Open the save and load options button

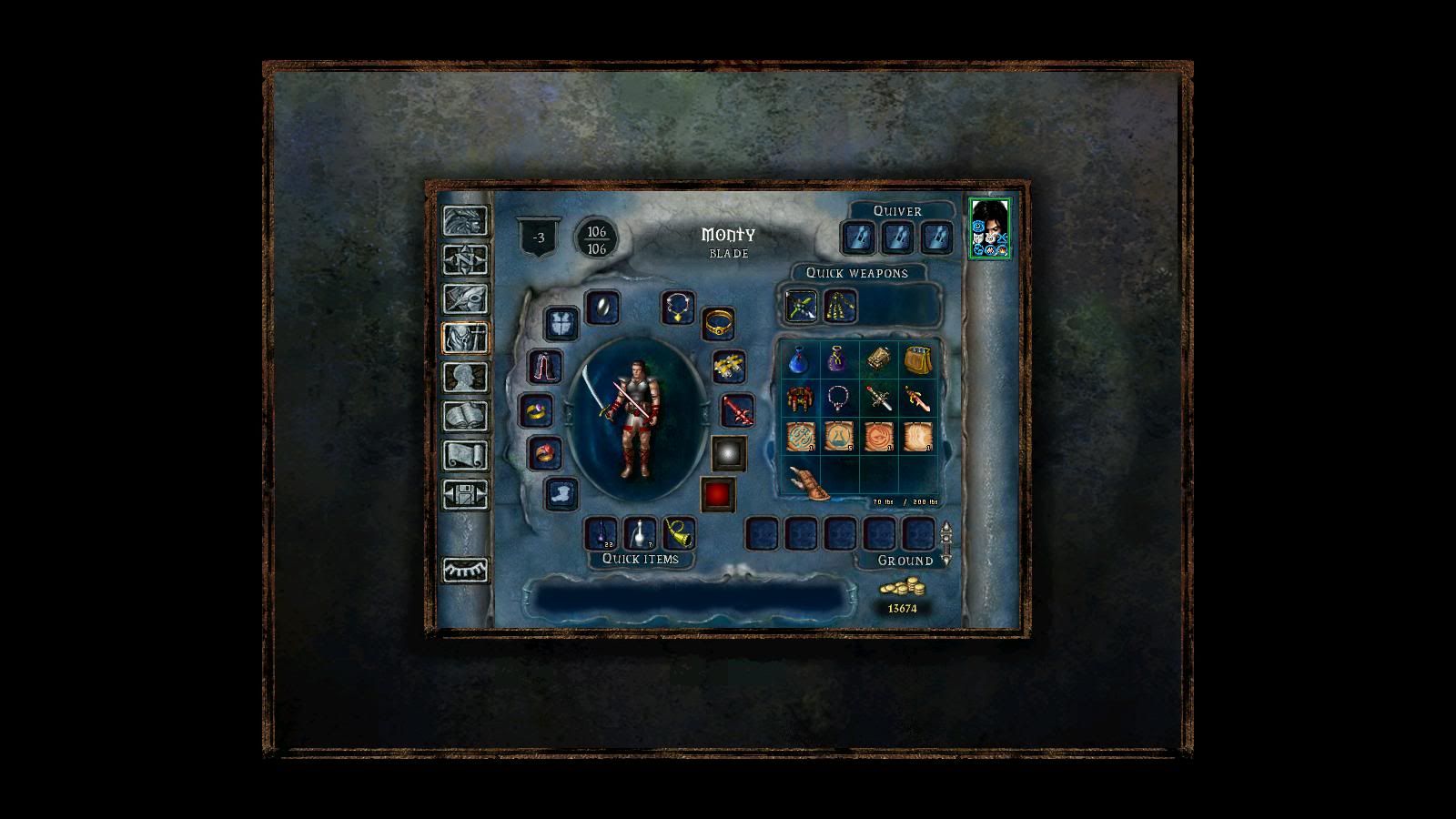point(465,494)
